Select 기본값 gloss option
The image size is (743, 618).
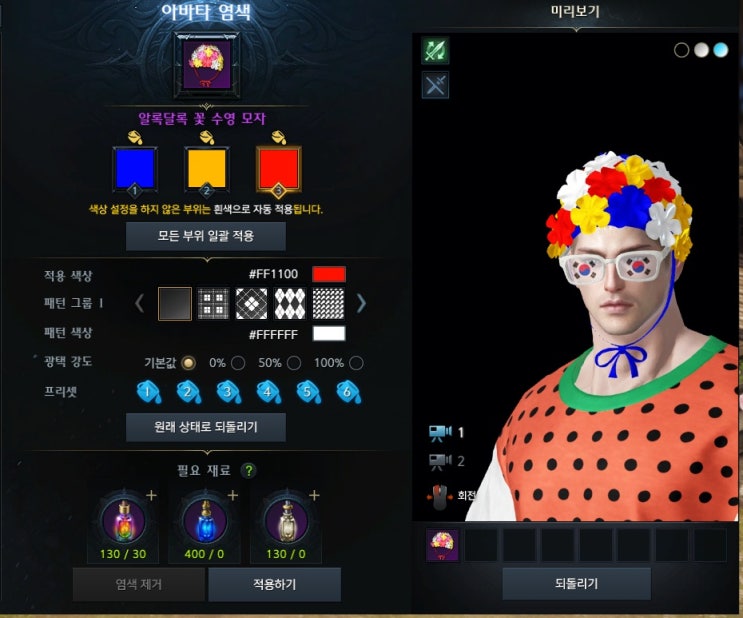[188, 363]
